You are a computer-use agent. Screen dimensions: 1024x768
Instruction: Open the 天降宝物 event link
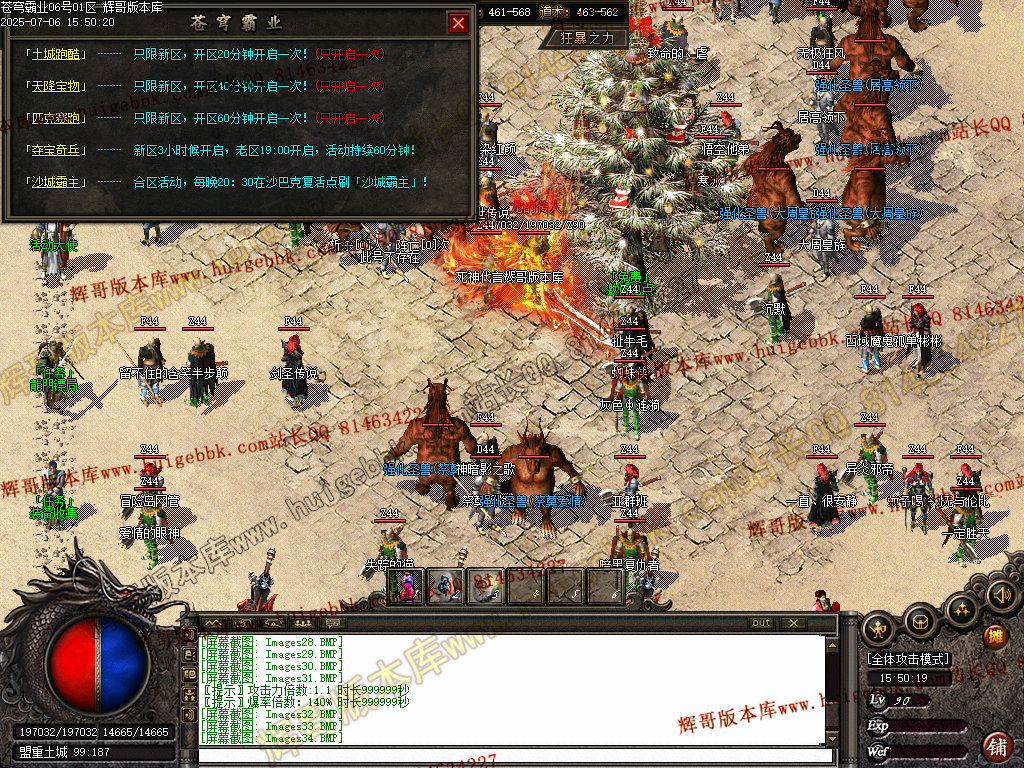pyautogui.click(x=57, y=86)
